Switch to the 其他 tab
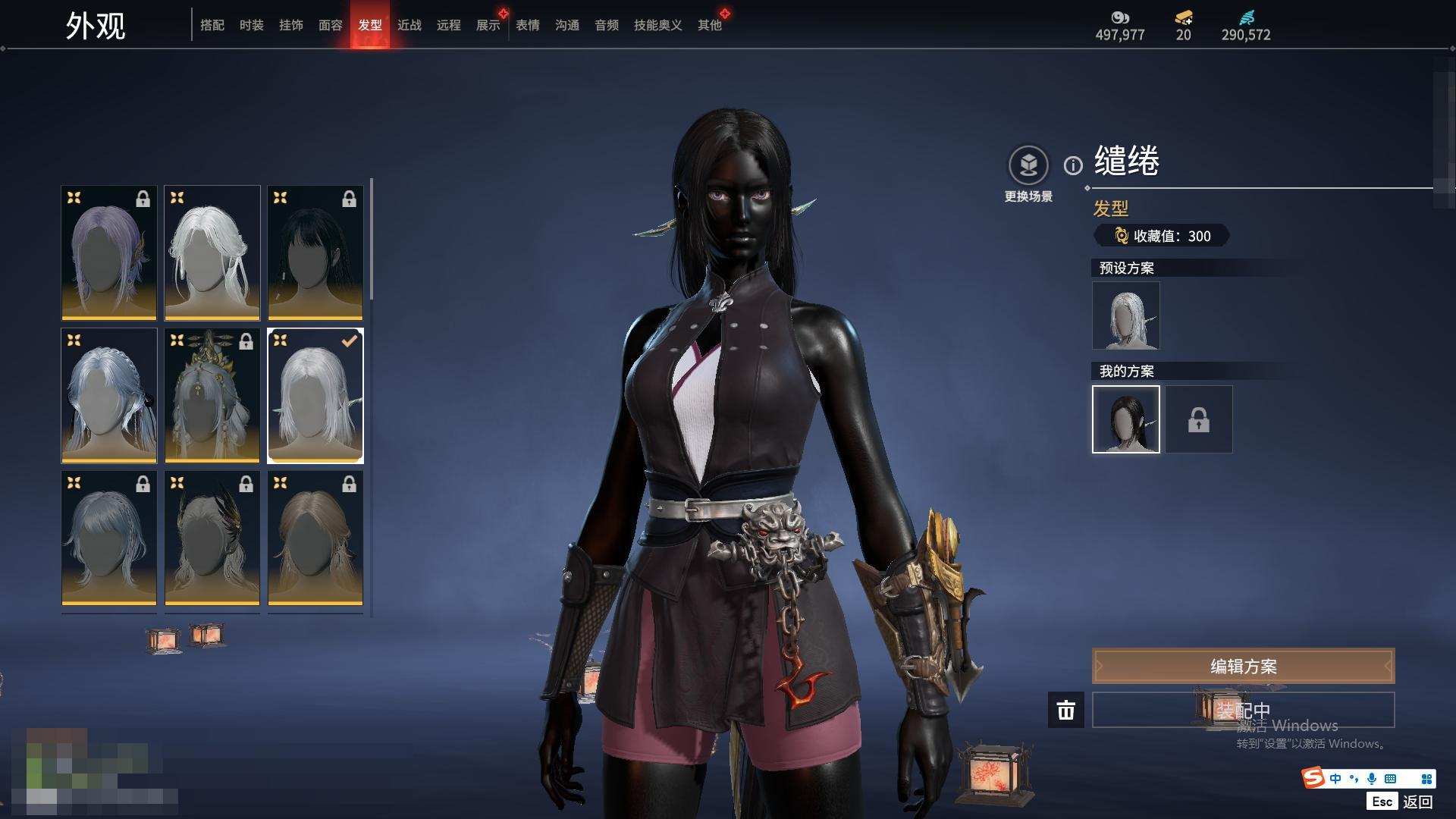Viewport: 1456px width, 819px height. (710, 25)
